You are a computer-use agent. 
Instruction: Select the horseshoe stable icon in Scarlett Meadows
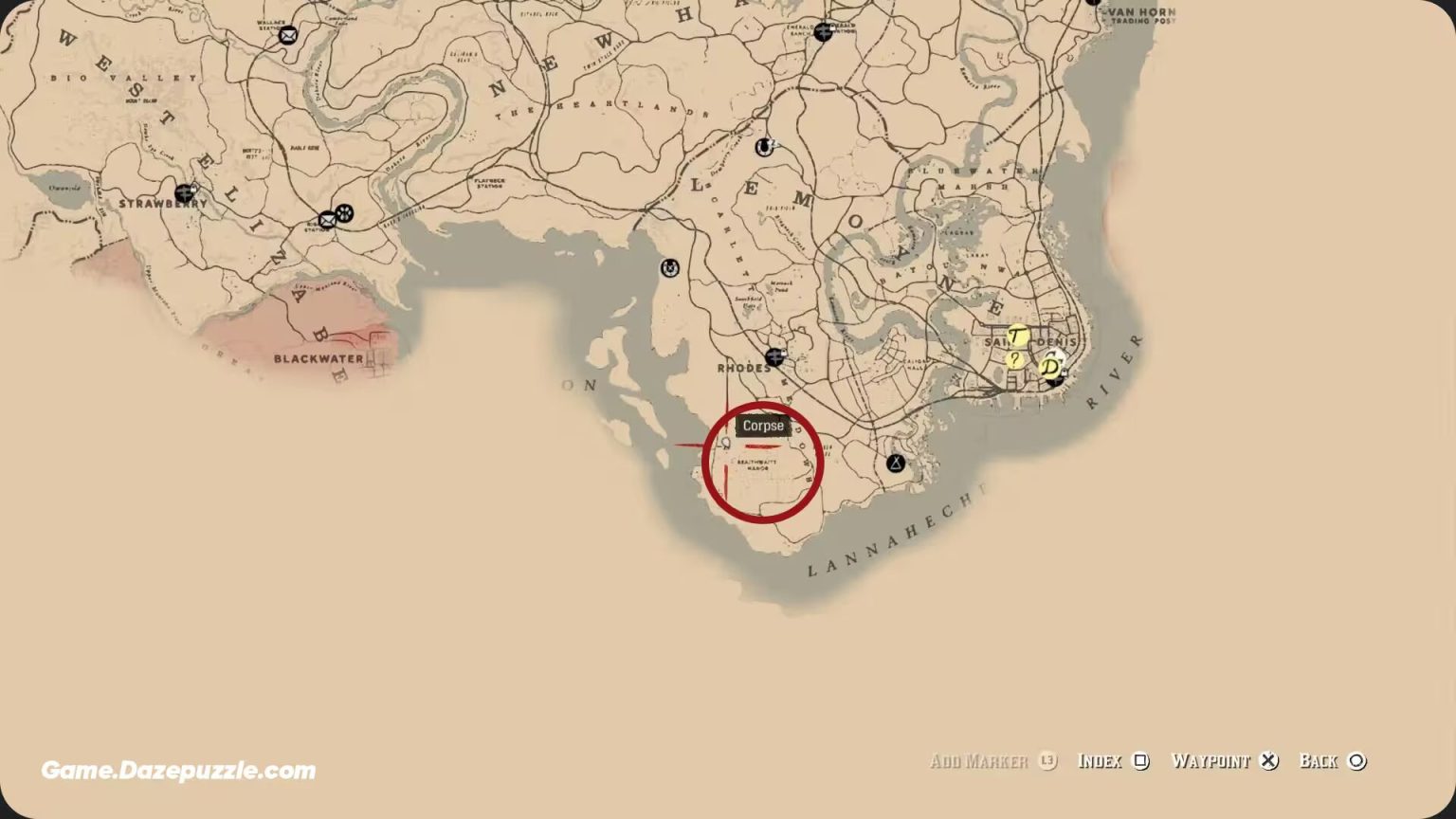tap(669, 267)
